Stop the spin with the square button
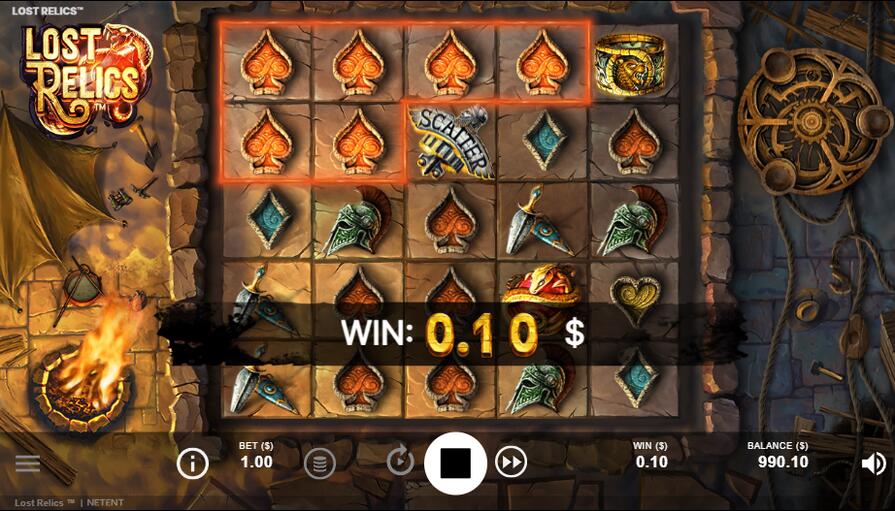The image size is (895, 511). [455, 463]
